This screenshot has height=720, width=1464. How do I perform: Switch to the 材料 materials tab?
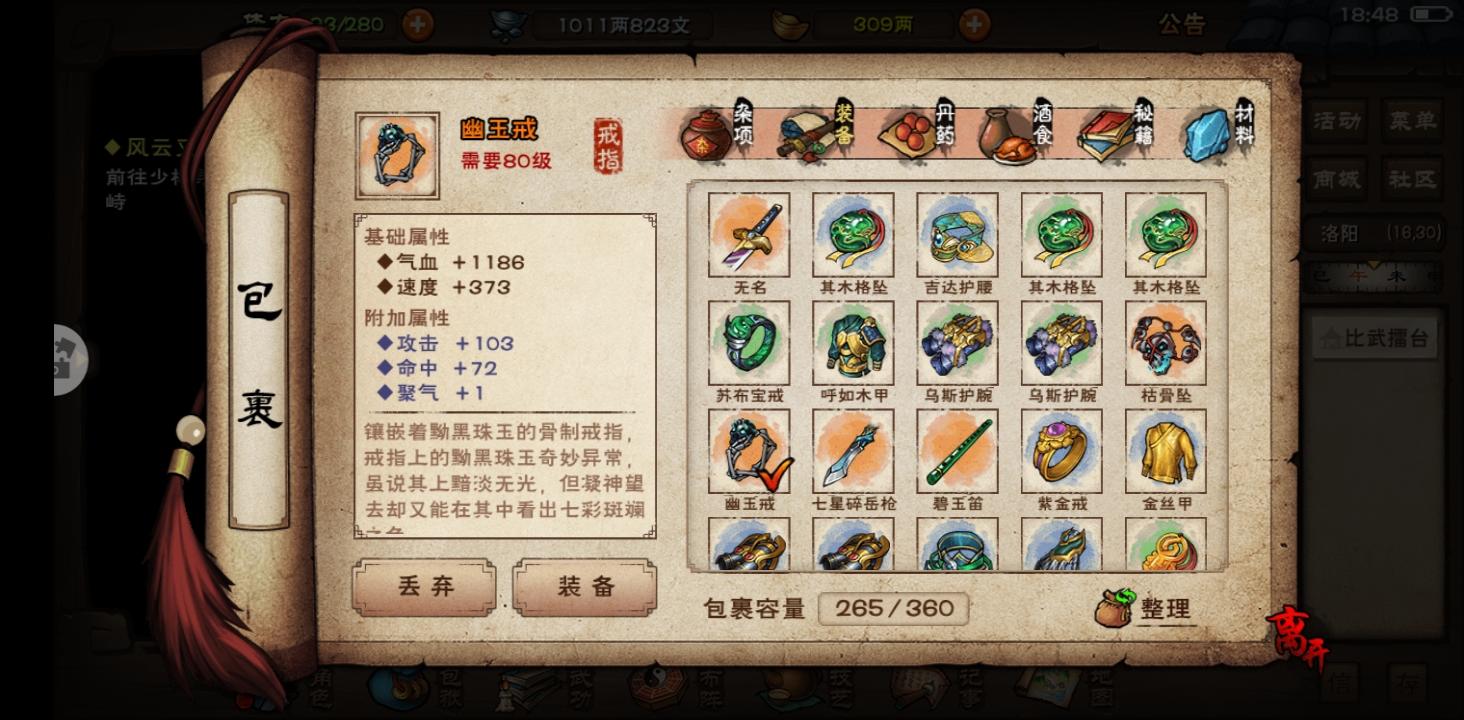click(x=1207, y=135)
